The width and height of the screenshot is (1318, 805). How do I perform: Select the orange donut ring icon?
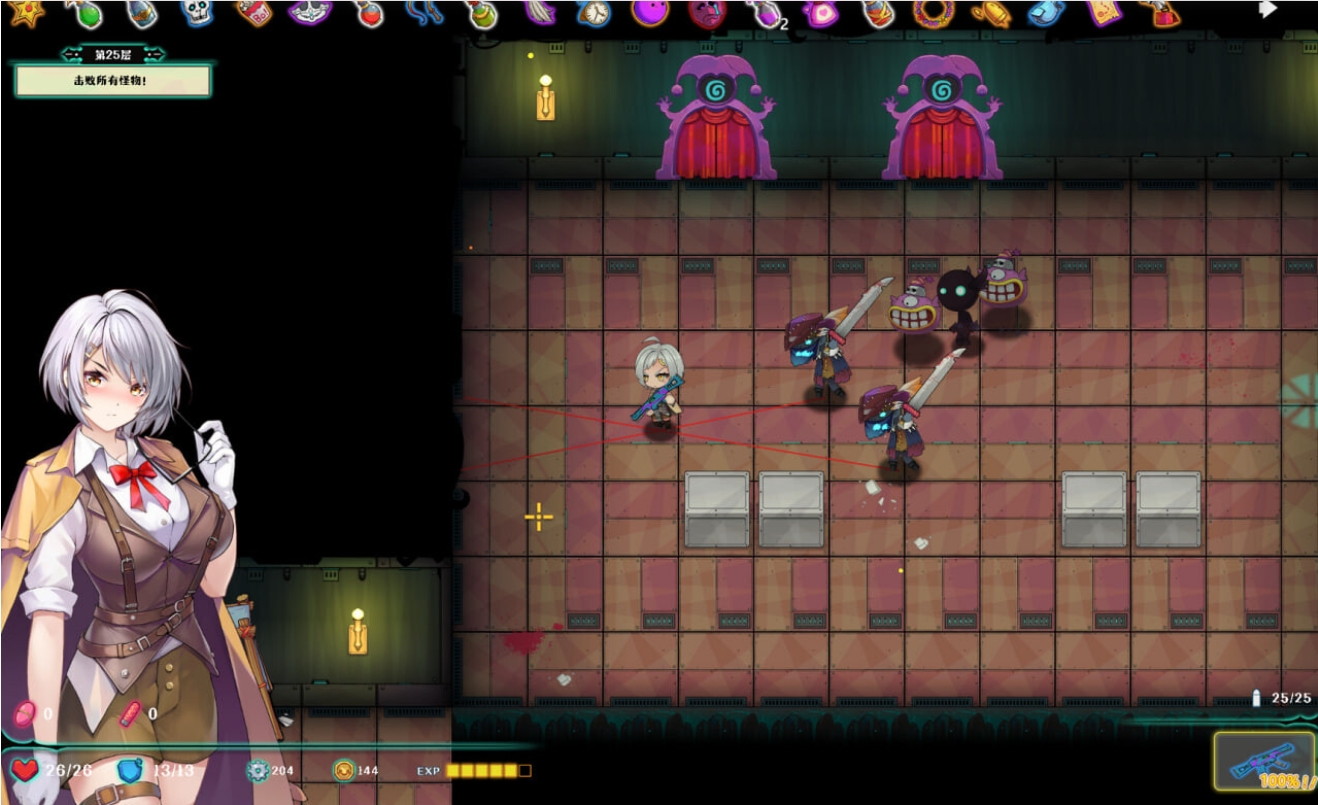(933, 12)
